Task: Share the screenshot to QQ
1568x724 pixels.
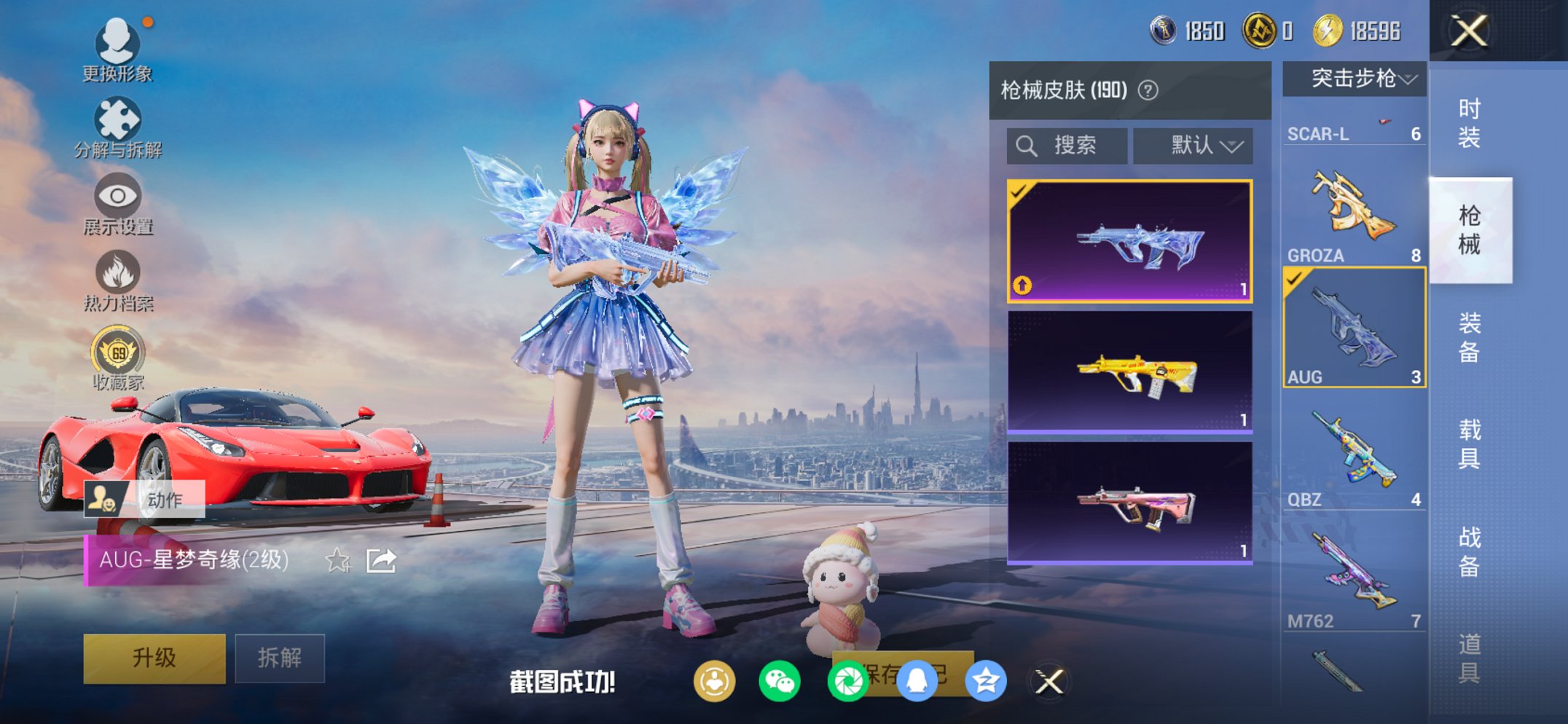Action: pyautogui.click(x=917, y=680)
